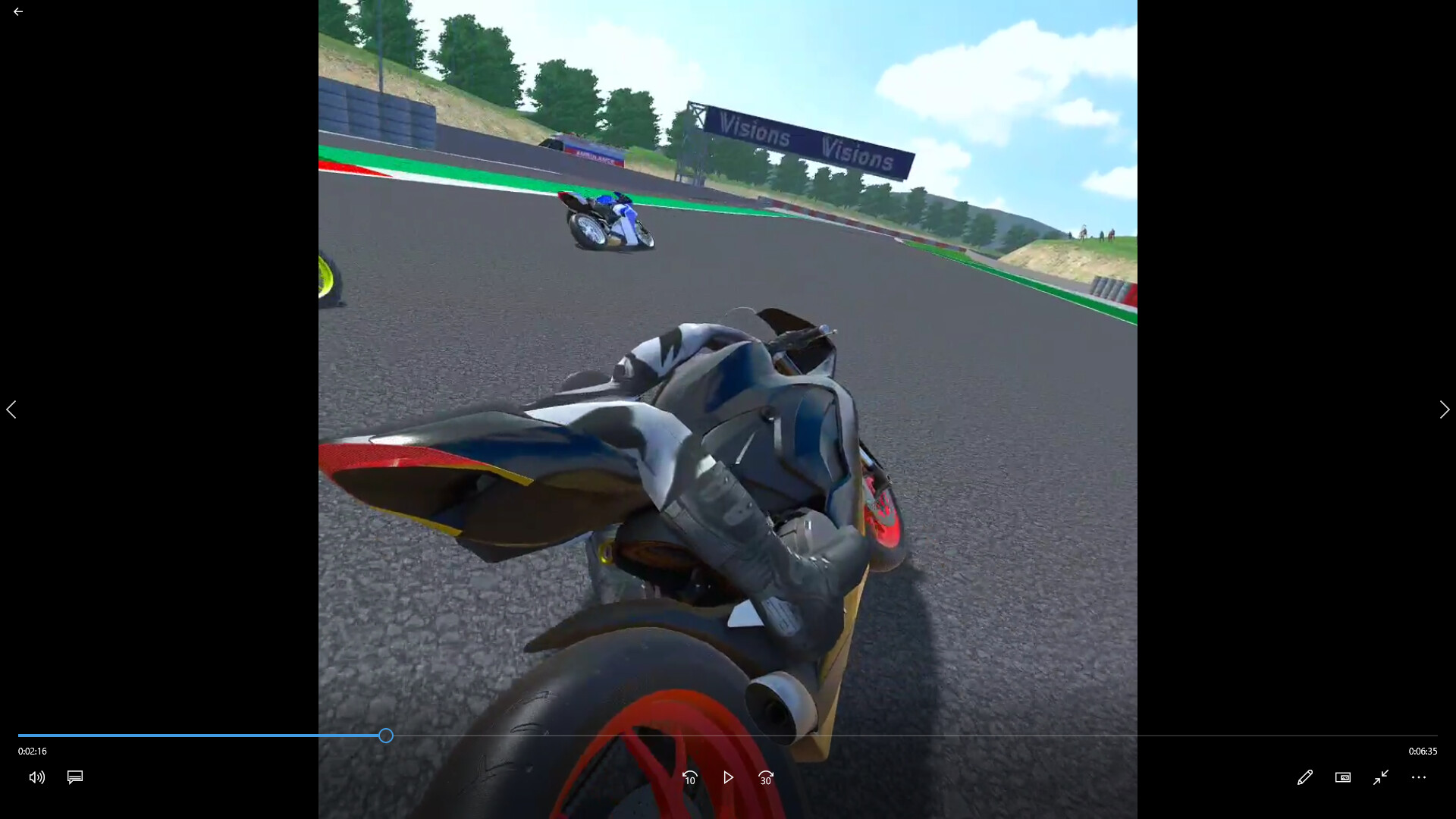Toggle subtitles with the captions icon
Image resolution: width=1456 pixels, height=819 pixels.
[74, 777]
